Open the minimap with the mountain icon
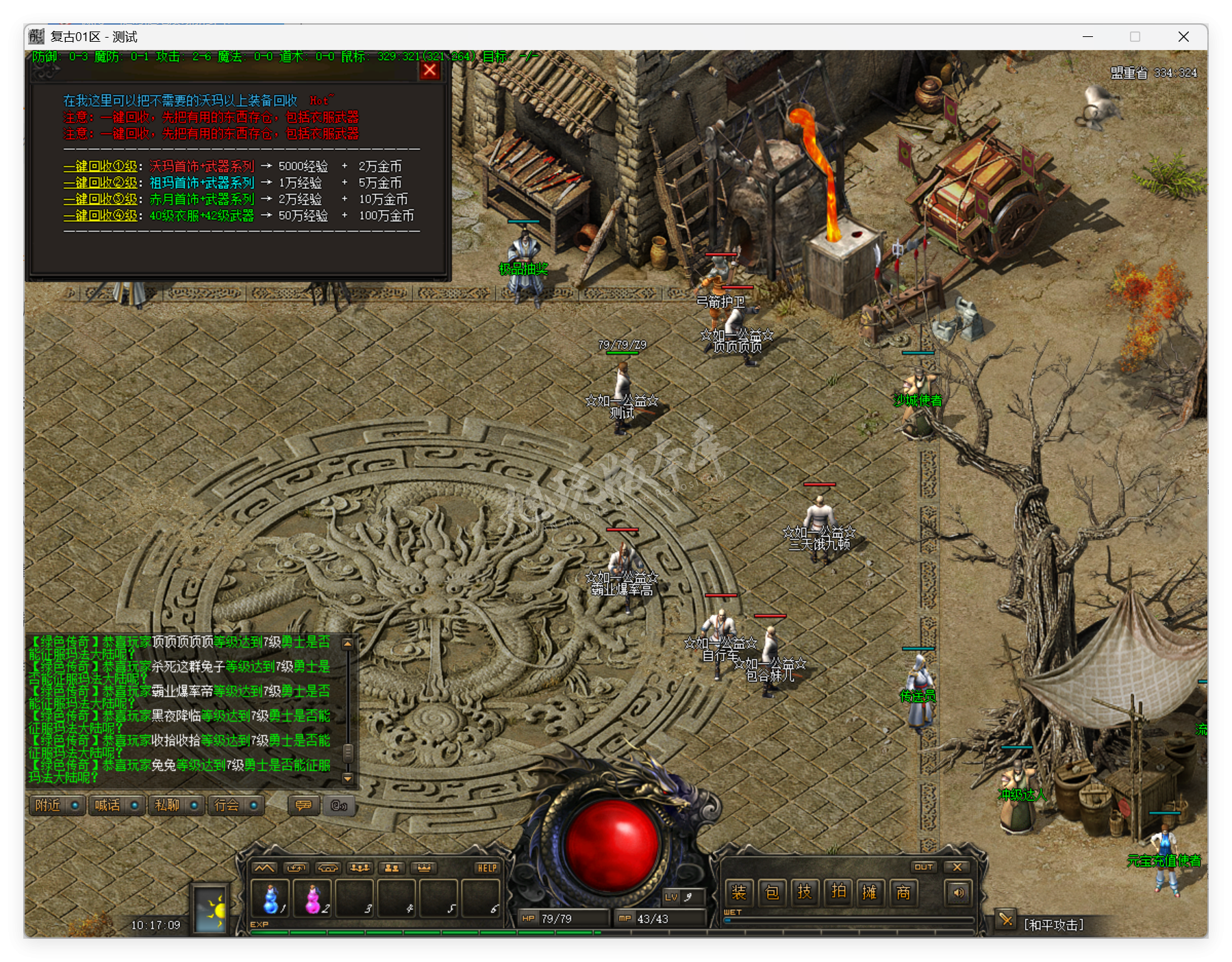The width and height of the screenshot is (1232, 962). [264, 866]
